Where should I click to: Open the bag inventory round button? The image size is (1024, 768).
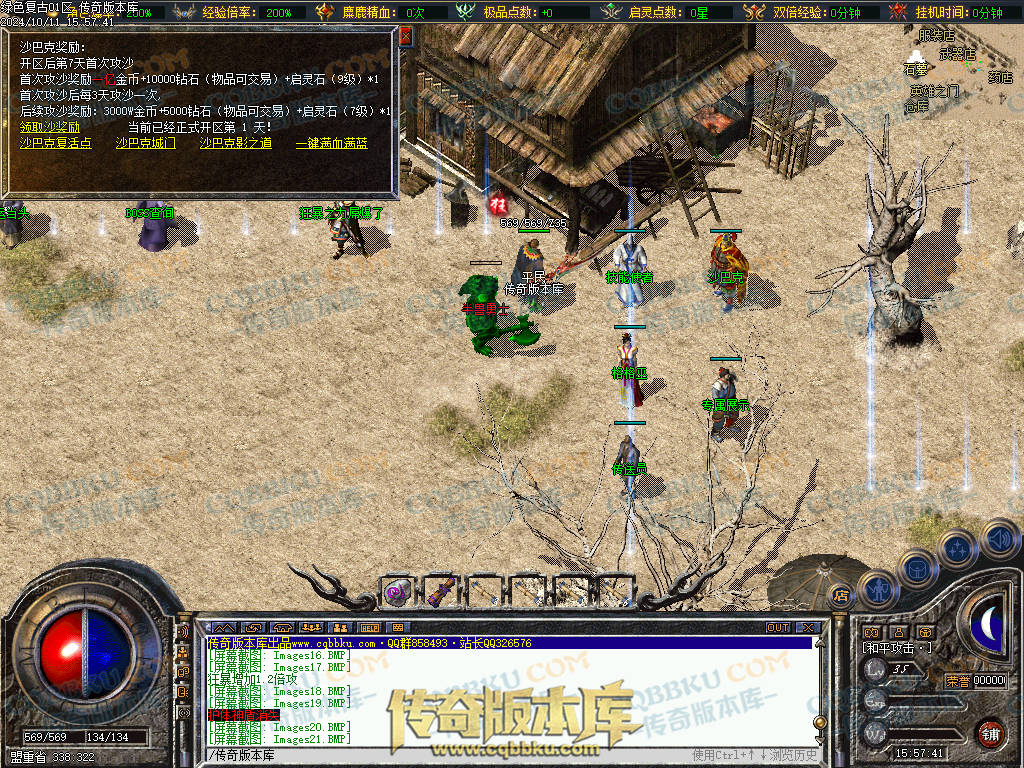click(x=917, y=568)
